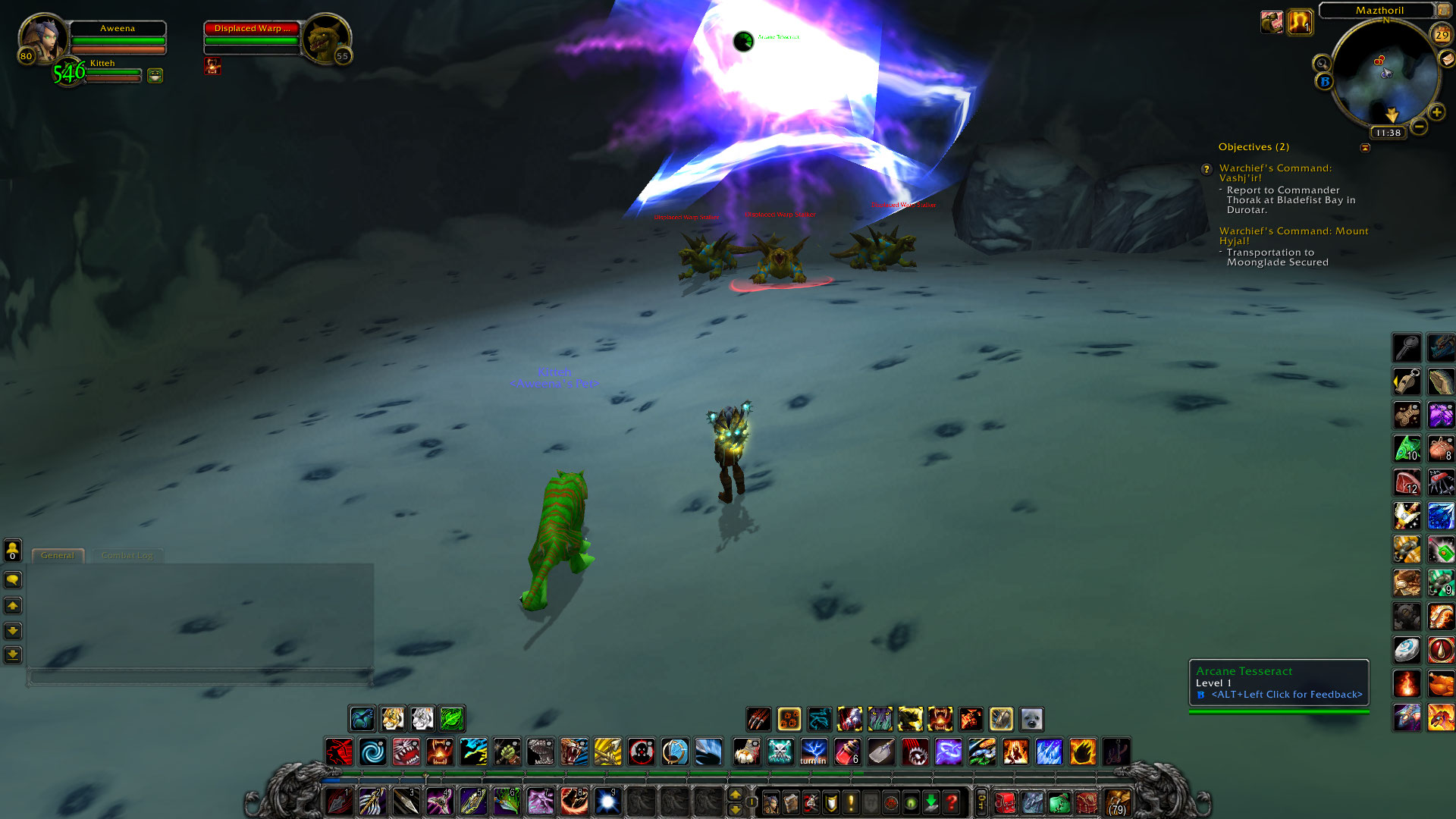Click the white seal pup icon on the action bar
Screen dimensions: 1456x819
click(x=1030, y=719)
